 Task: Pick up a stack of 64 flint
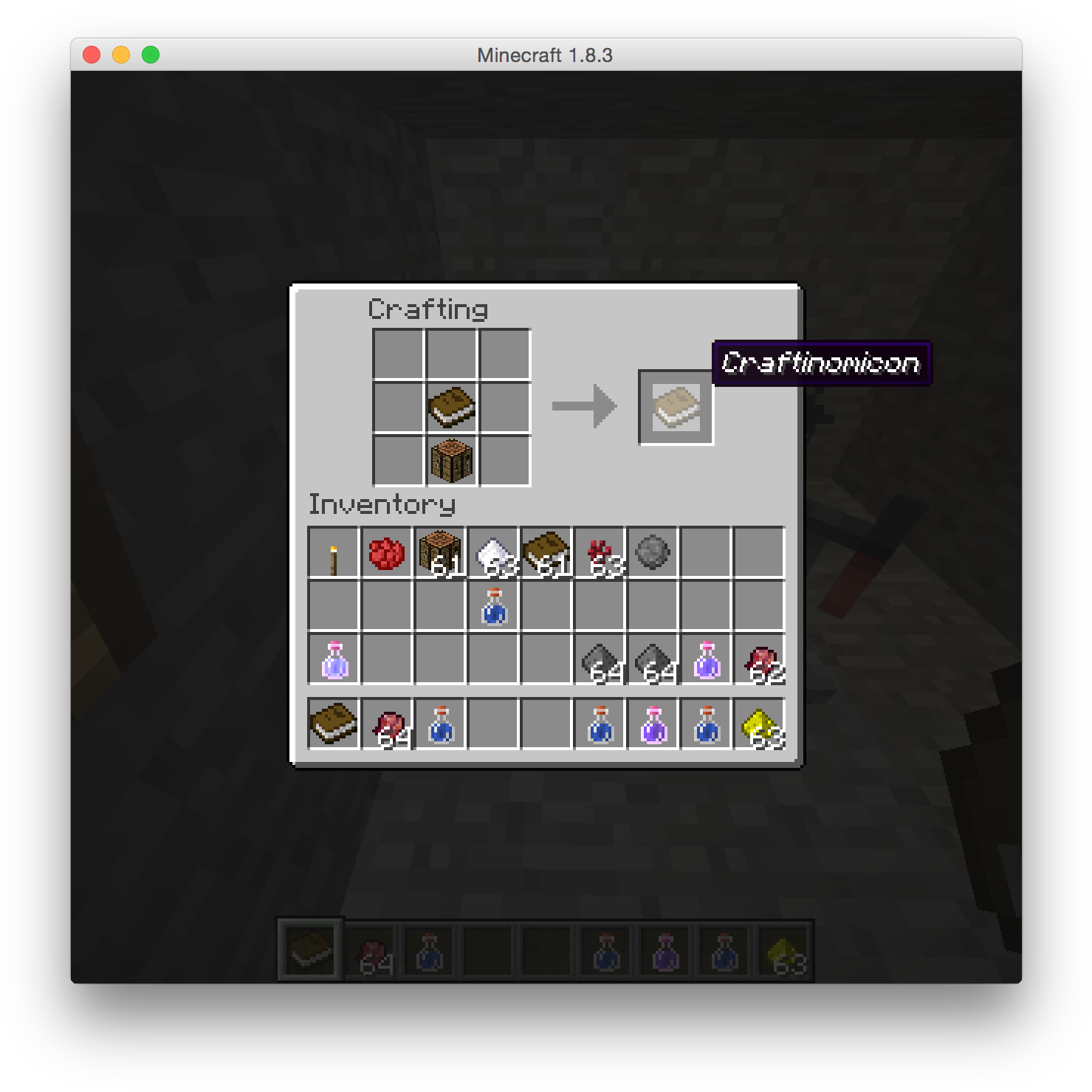coord(599,657)
